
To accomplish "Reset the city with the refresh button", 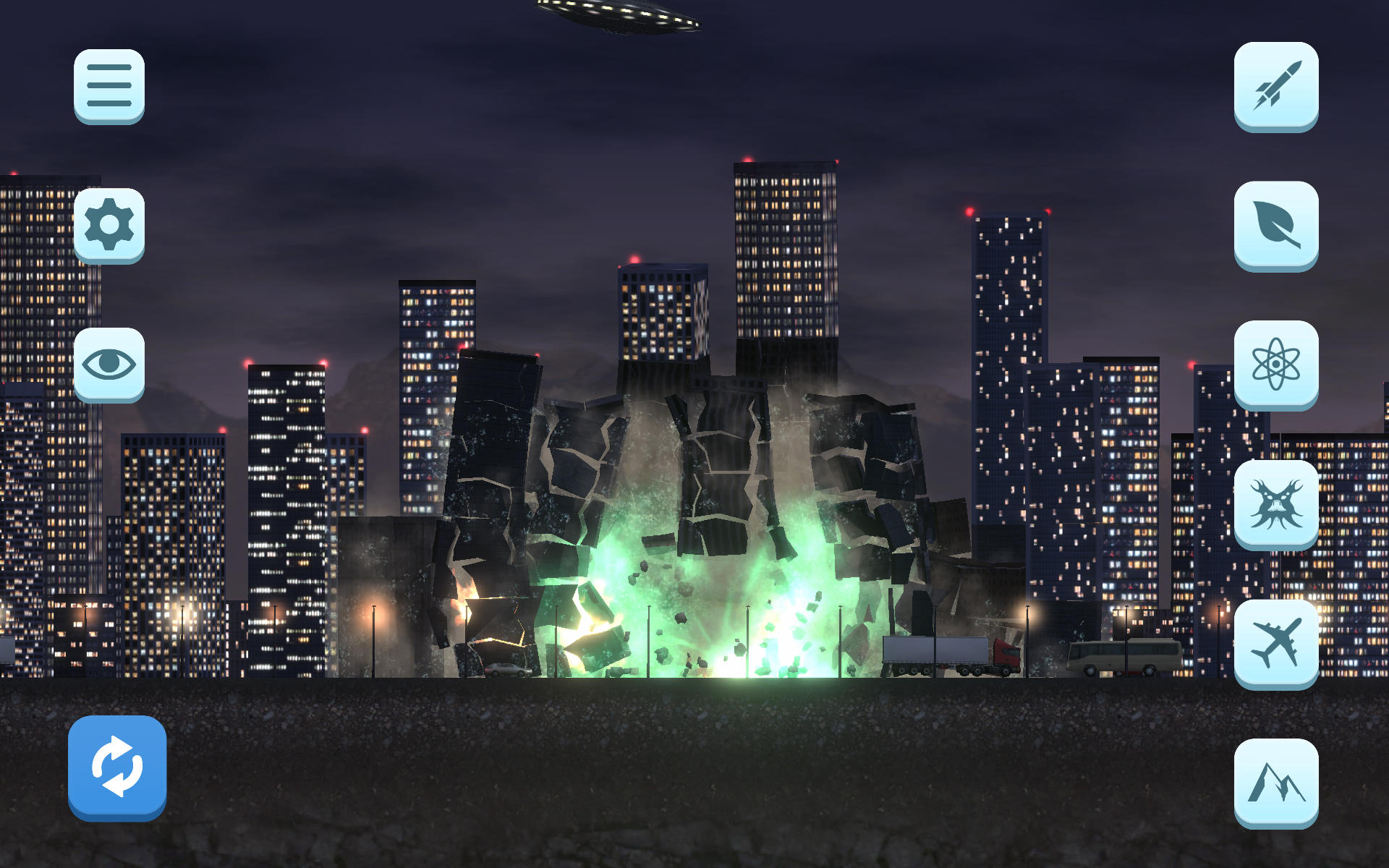I will pos(116,767).
